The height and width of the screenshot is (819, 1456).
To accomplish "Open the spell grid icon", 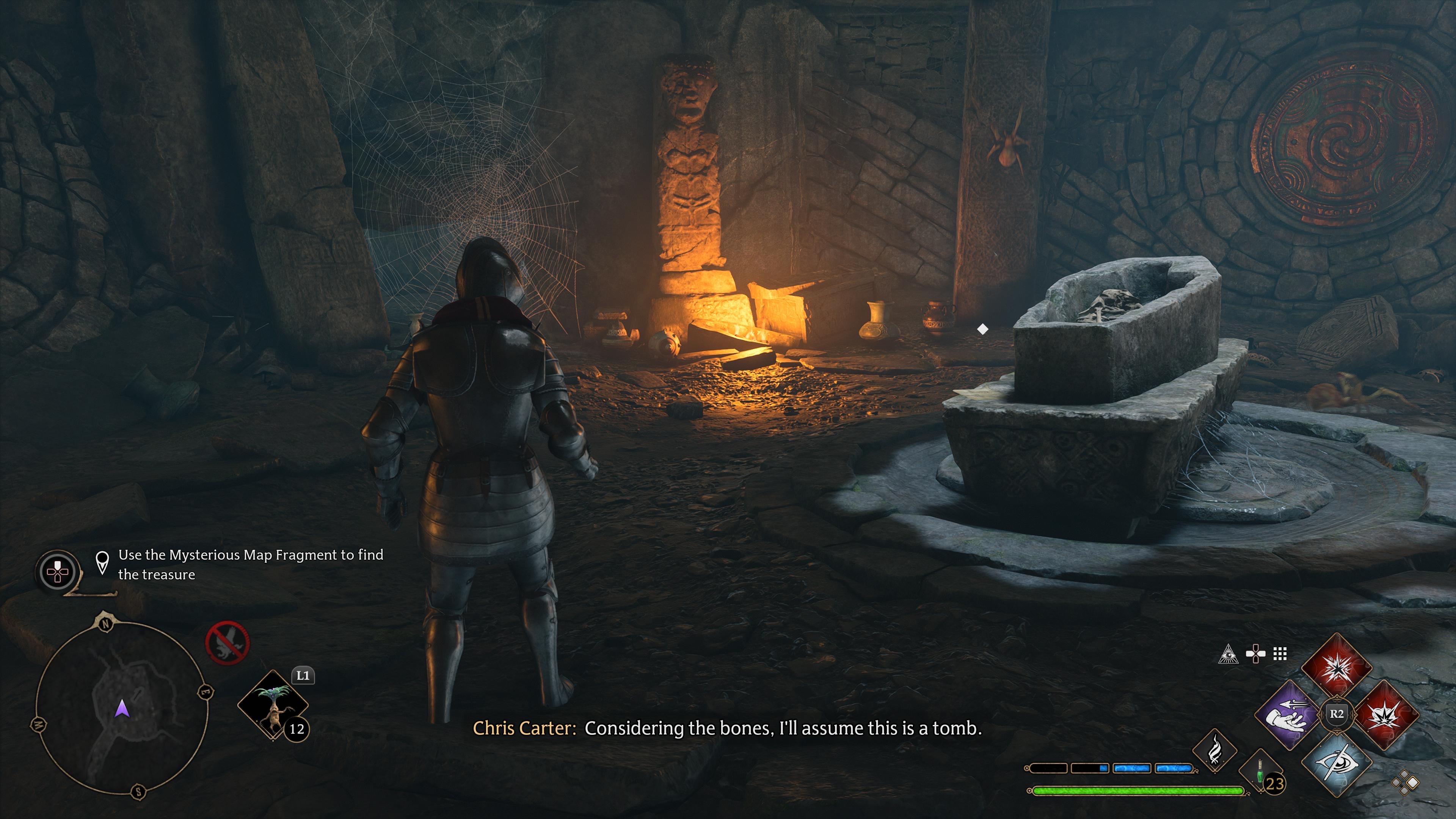I will pos(1280,654).
